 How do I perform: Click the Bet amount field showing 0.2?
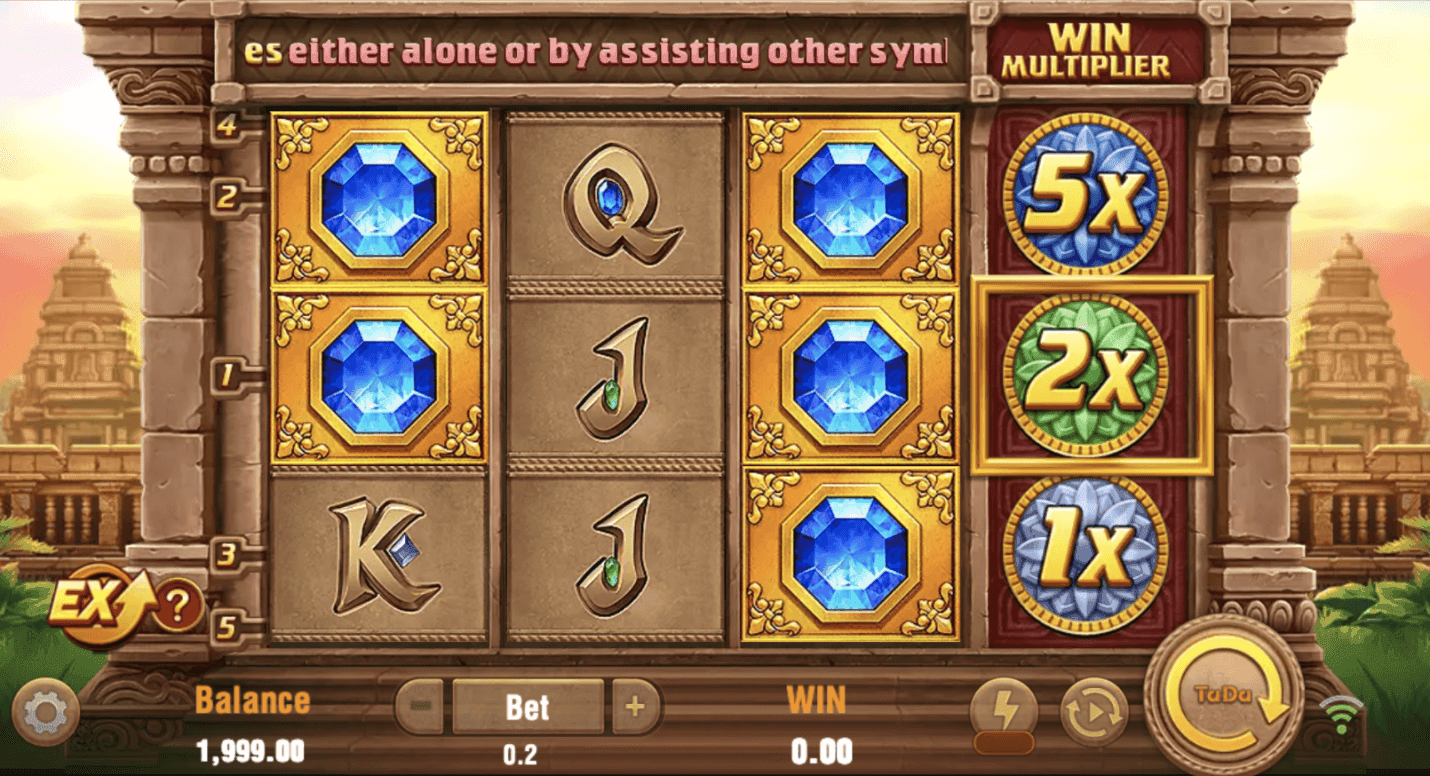(x=528, y=707)
